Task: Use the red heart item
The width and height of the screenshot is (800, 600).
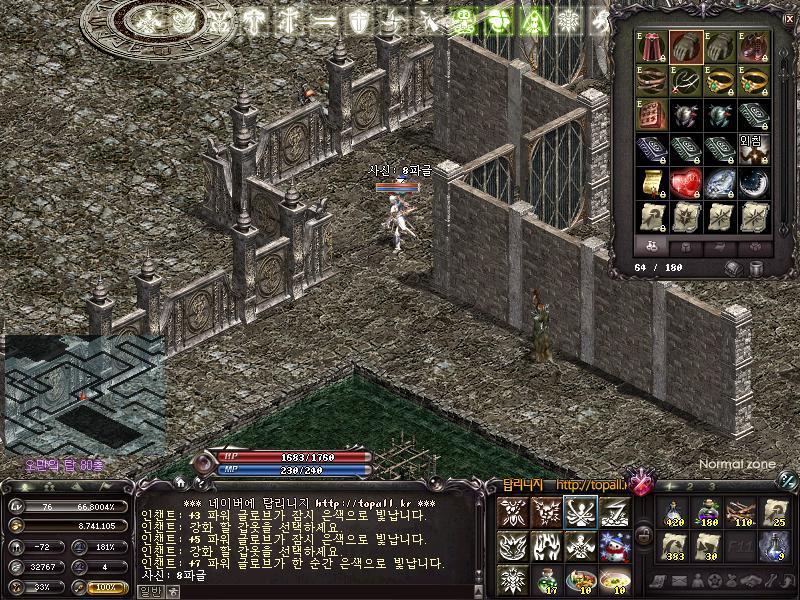Action: (685, 182)
